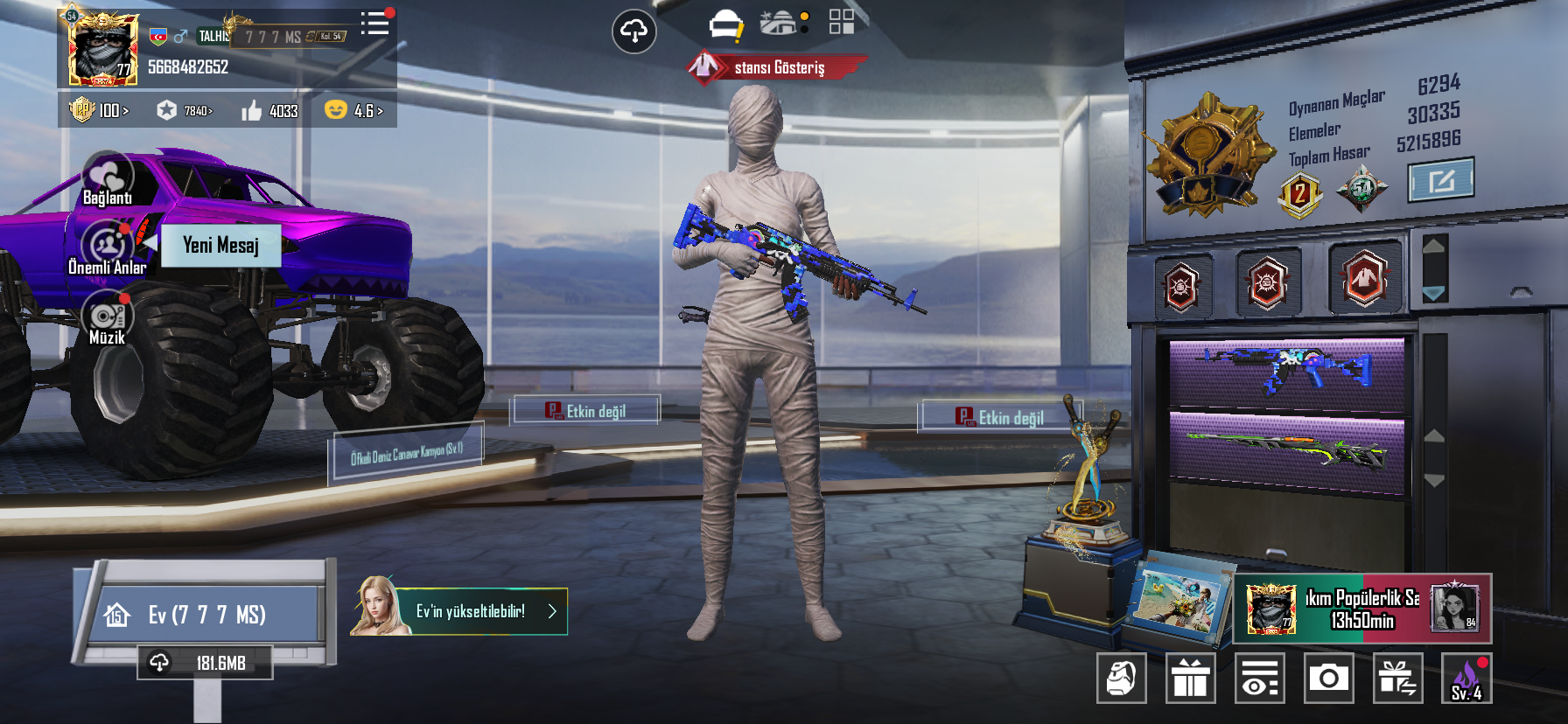Open the Sv. 4 purple flame event icon
The width and height of the screenshot is (1568, 724).
point(1465,679)
